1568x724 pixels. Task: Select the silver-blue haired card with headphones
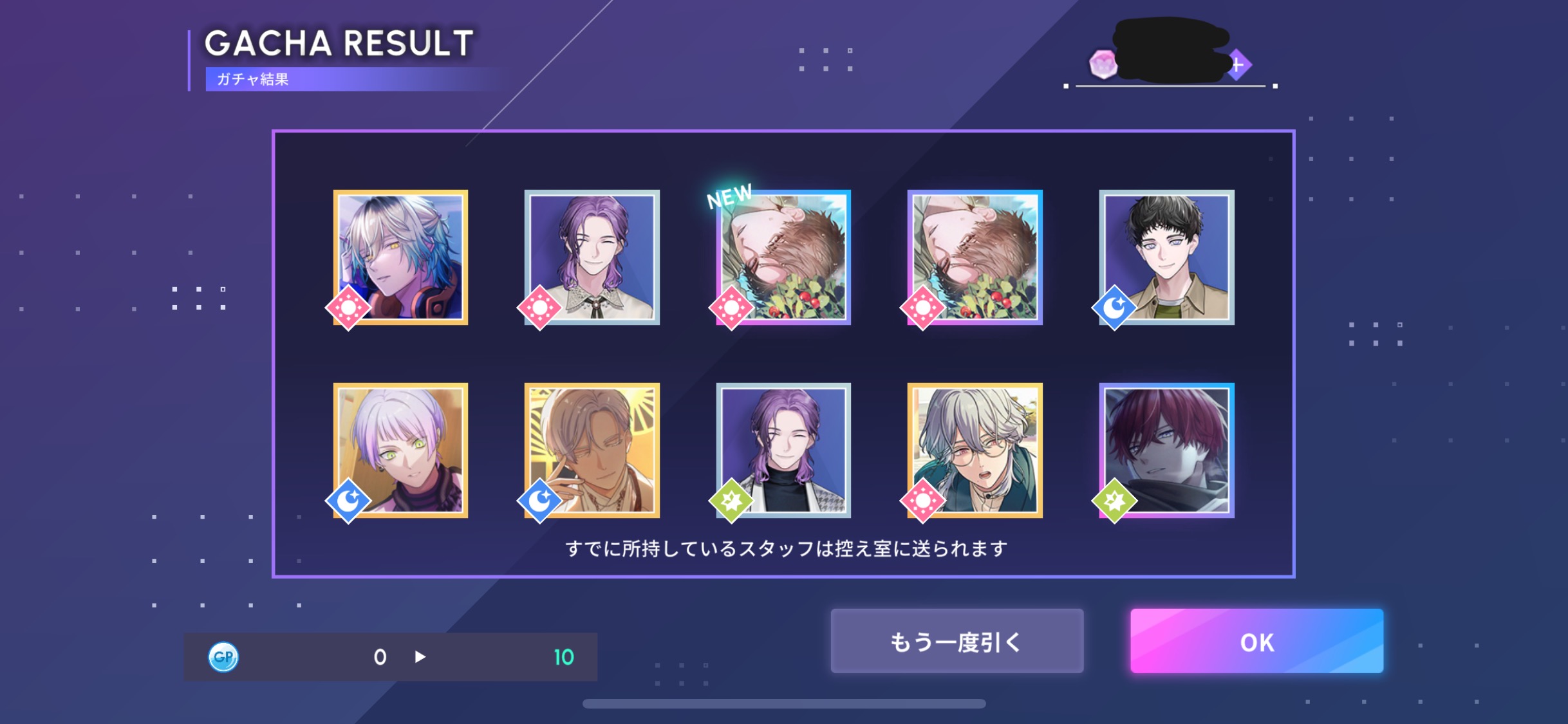pyautogui.click(x=400, y=257)
